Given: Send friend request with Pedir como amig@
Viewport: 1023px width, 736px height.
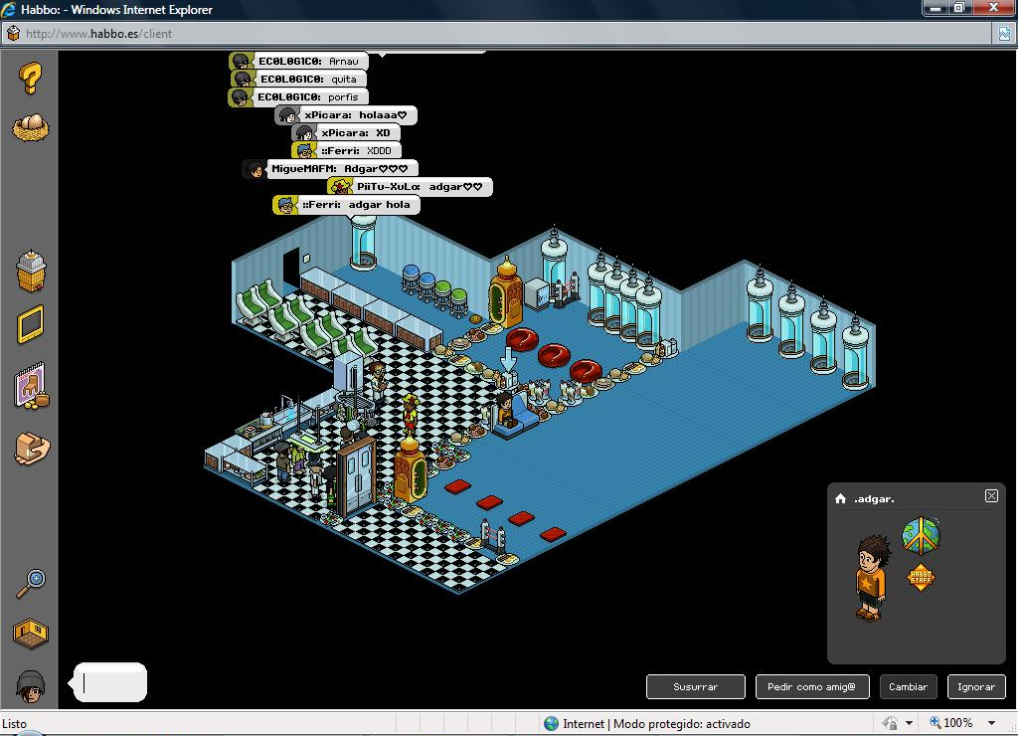Looking at the screenshot, I should click(x=812, y=687).
